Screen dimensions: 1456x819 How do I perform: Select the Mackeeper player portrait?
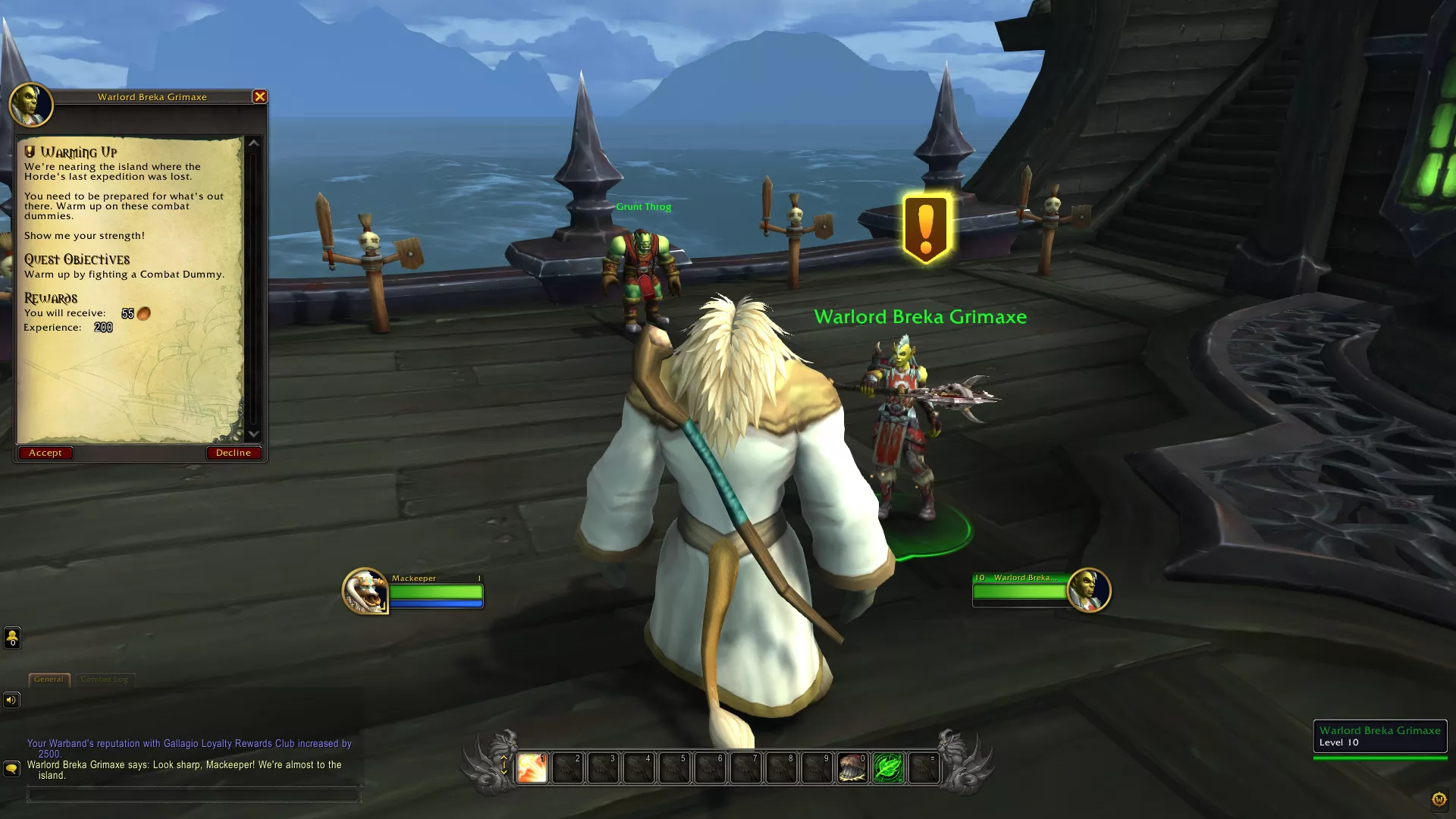coord(365,591)
